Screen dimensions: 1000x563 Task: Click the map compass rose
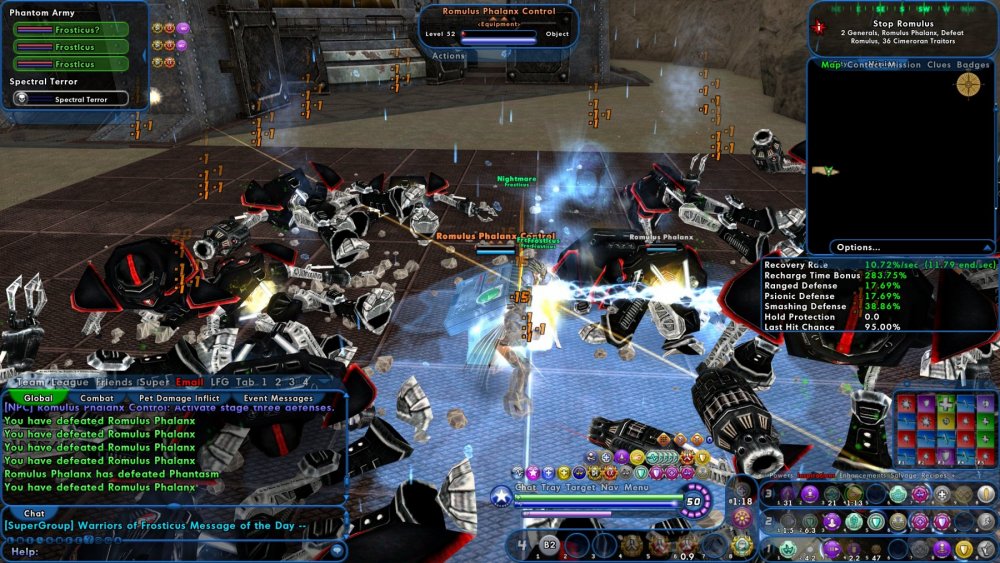pos(967,85)
